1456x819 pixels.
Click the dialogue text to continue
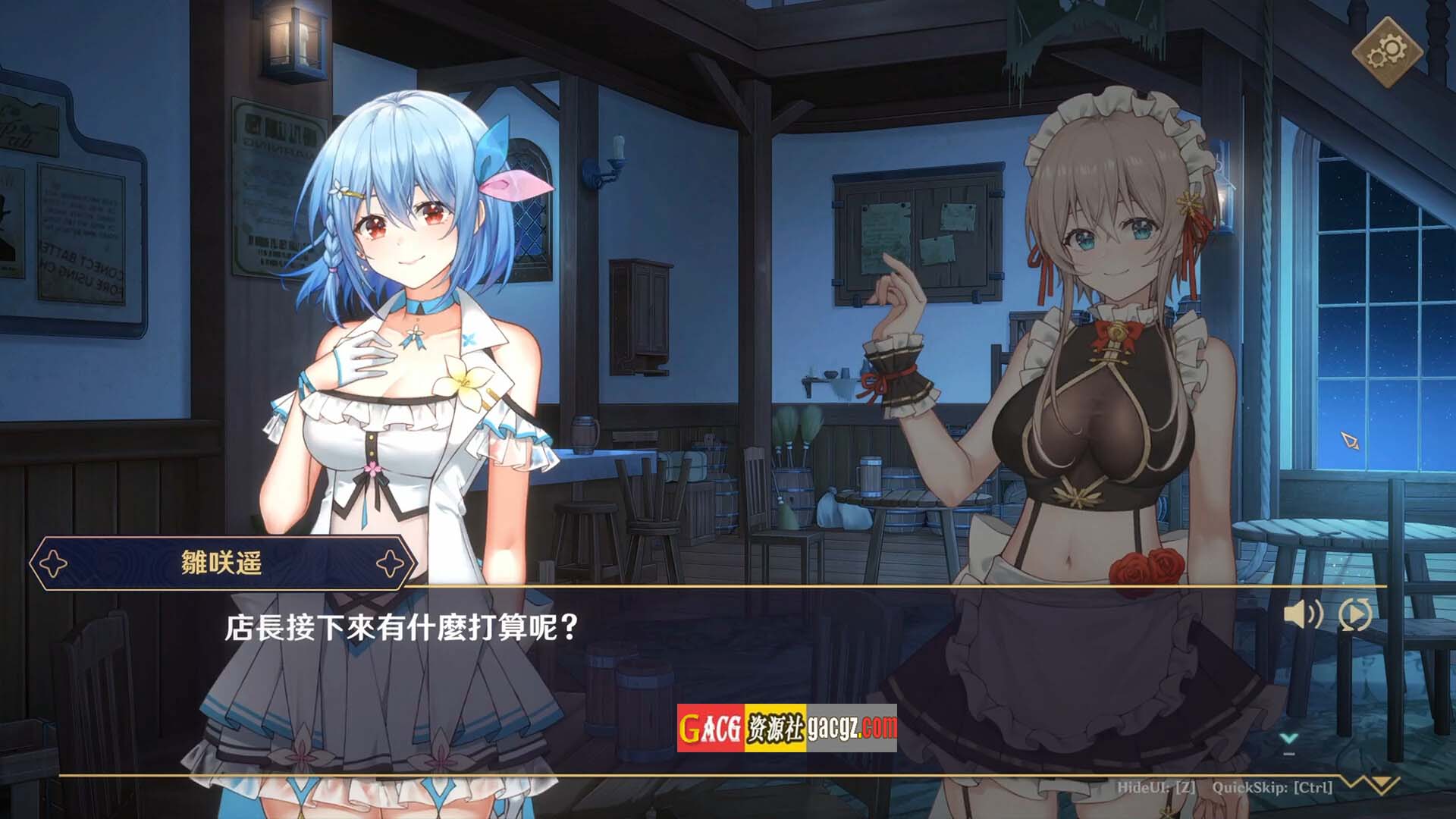[x=402, y=628]
